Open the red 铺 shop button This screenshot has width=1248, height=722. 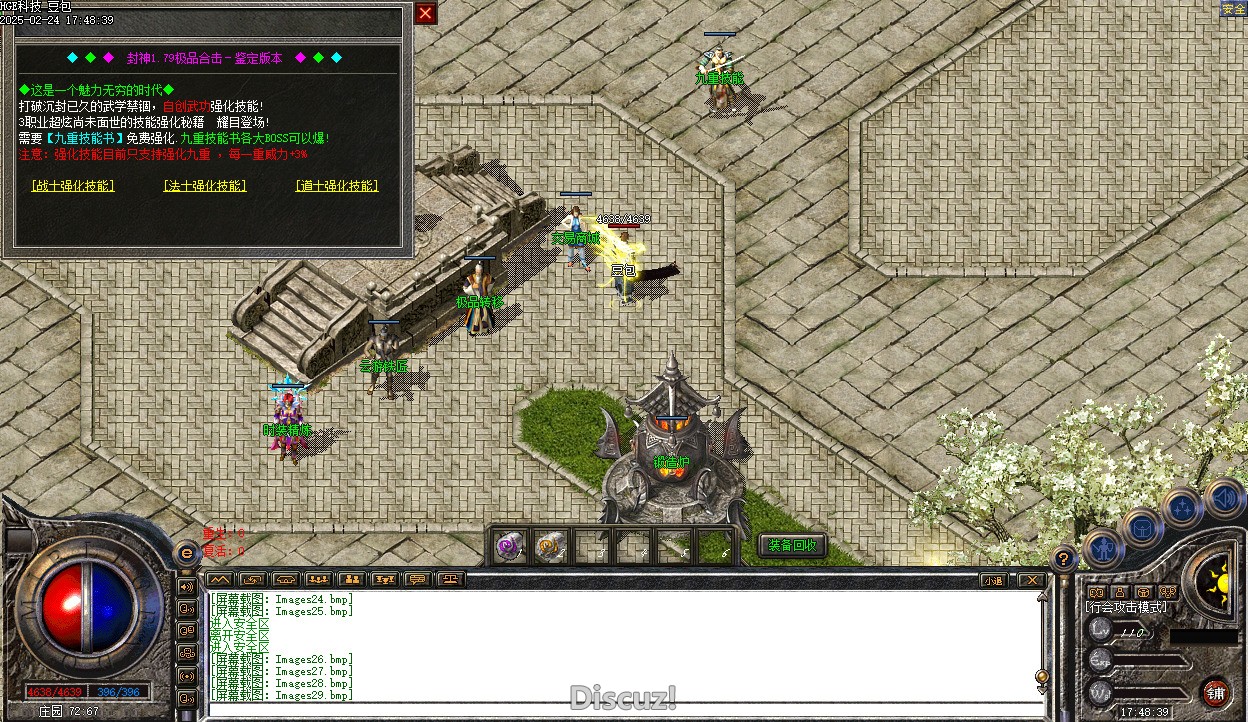point(1216,692)
